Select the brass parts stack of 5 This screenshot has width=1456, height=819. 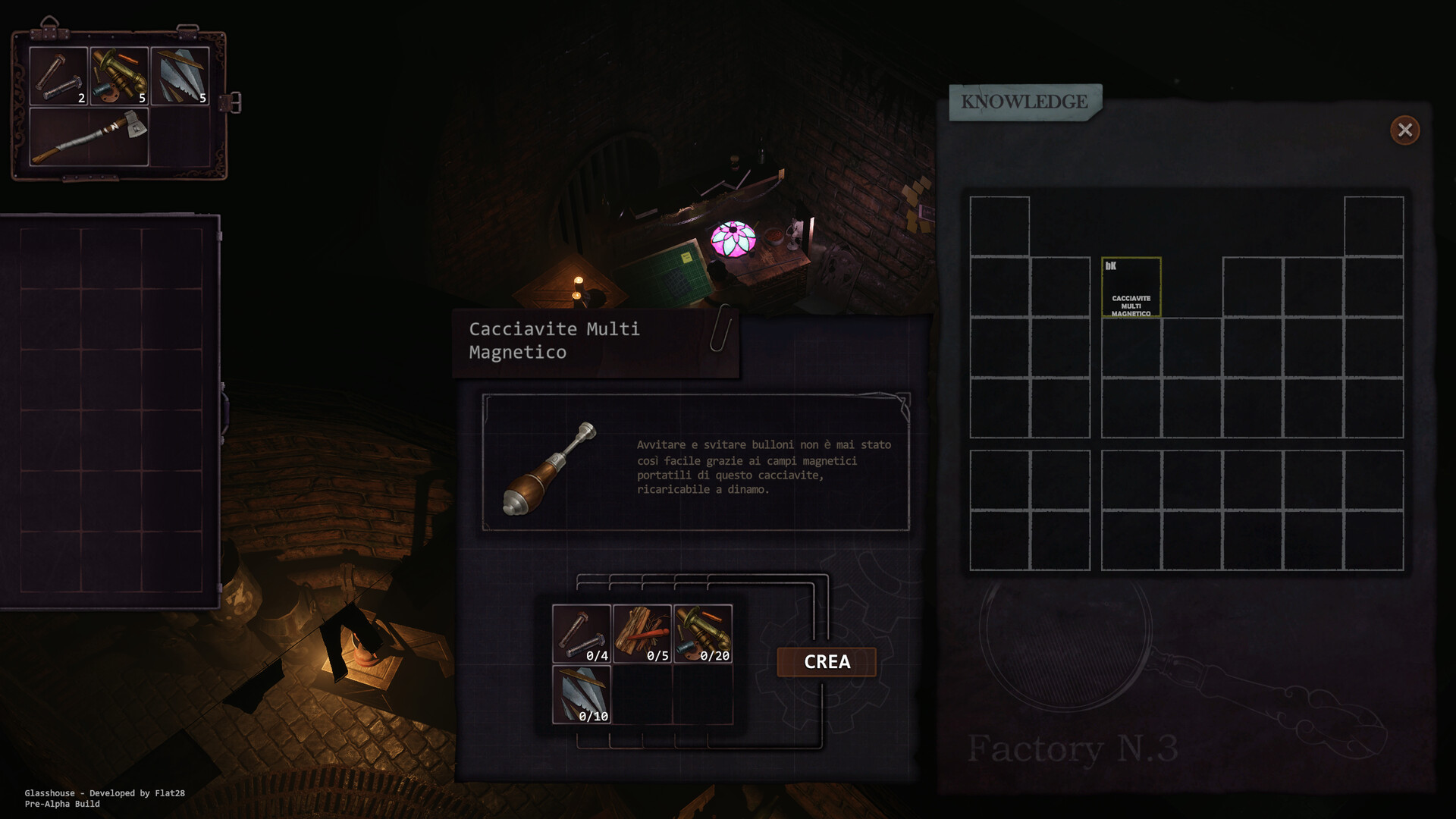tap(119, 76)
